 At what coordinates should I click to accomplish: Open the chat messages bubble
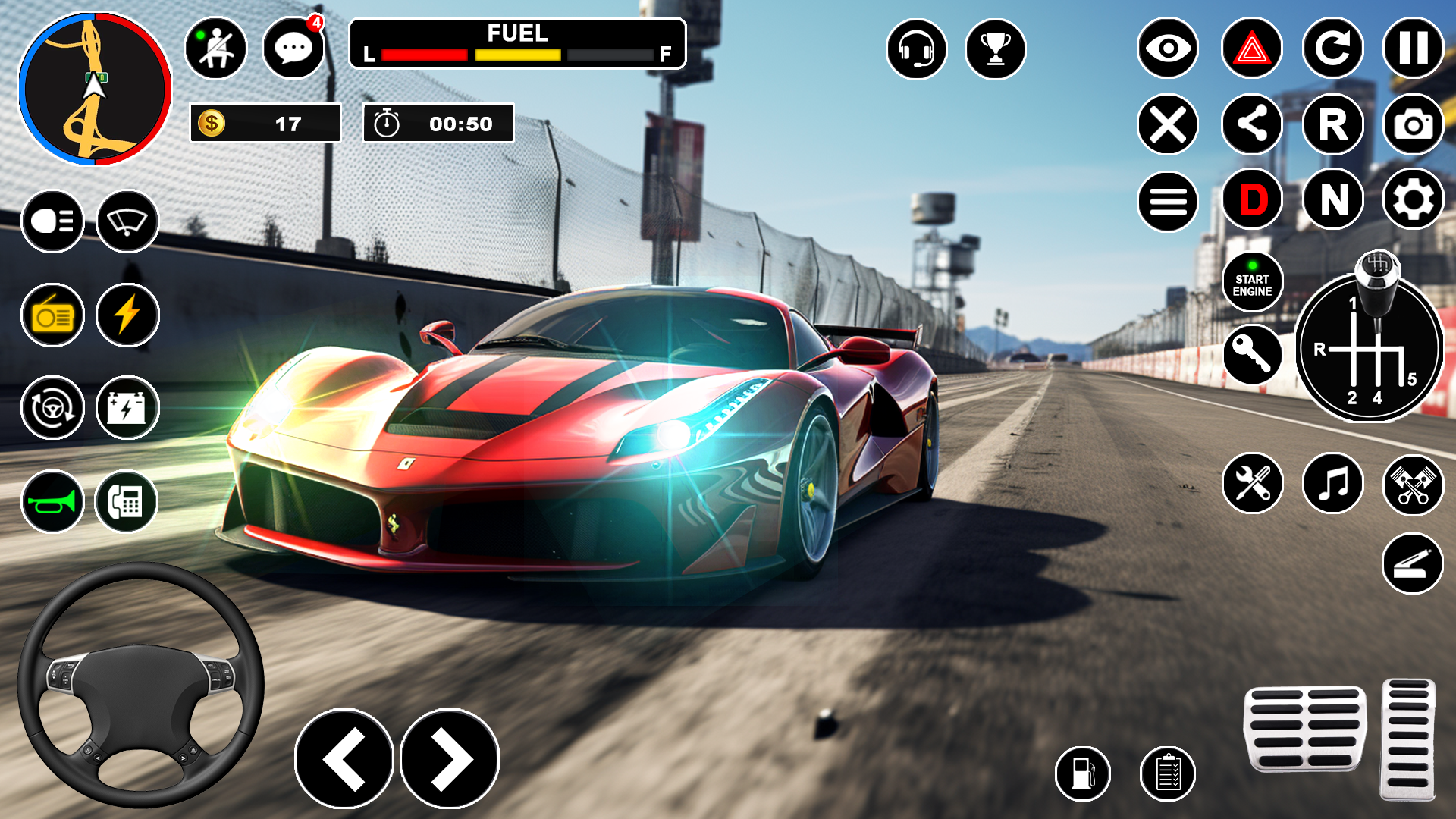point(293,49)
